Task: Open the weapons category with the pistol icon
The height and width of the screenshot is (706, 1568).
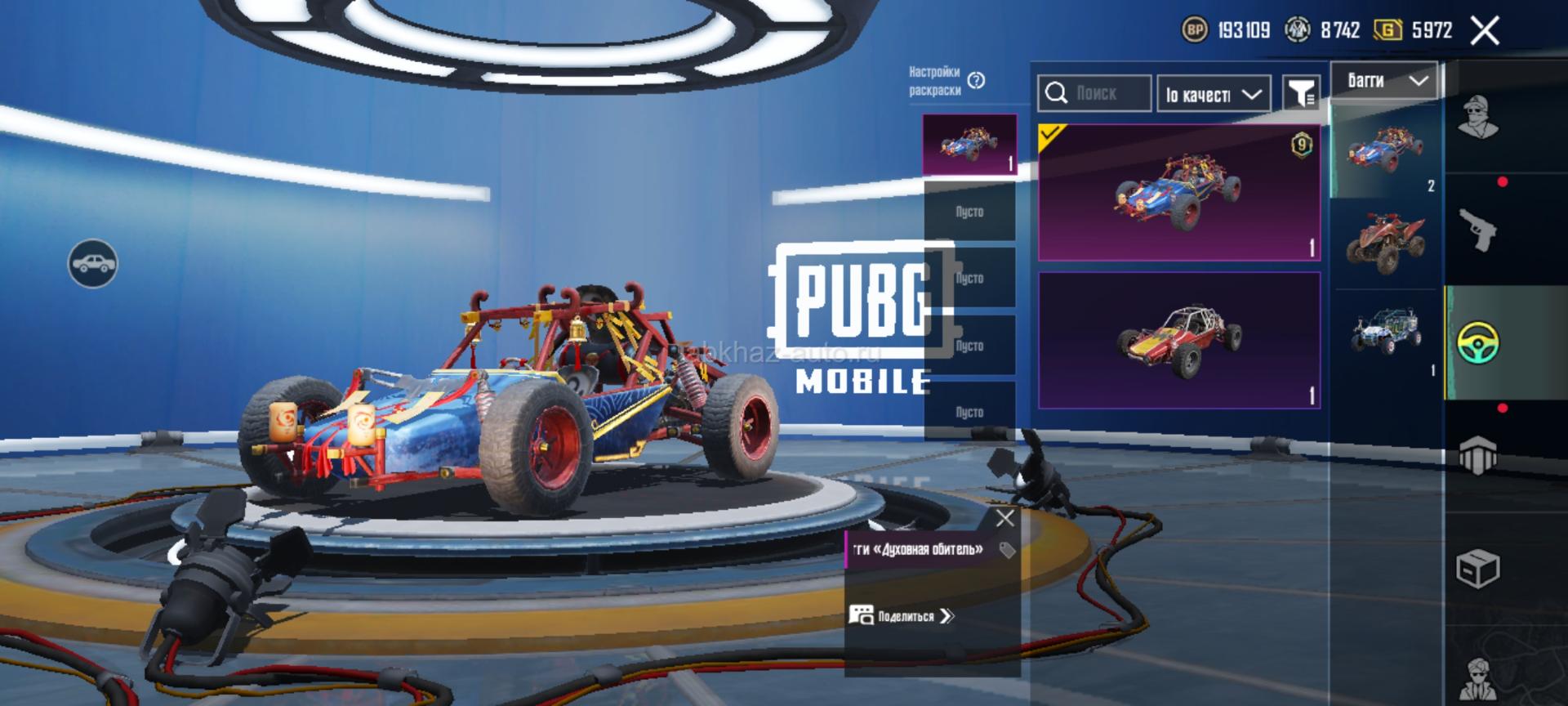Action: pos(1477,230)
